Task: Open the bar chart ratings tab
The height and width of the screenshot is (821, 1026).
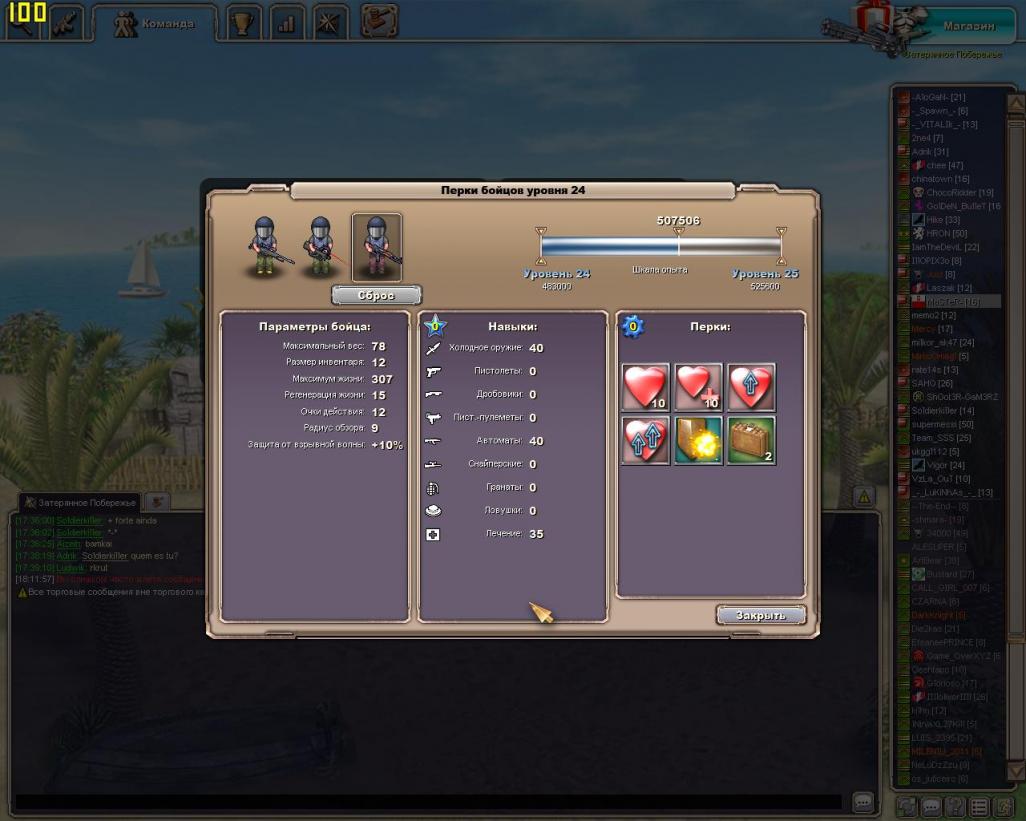Action: [x=286, y=24]
